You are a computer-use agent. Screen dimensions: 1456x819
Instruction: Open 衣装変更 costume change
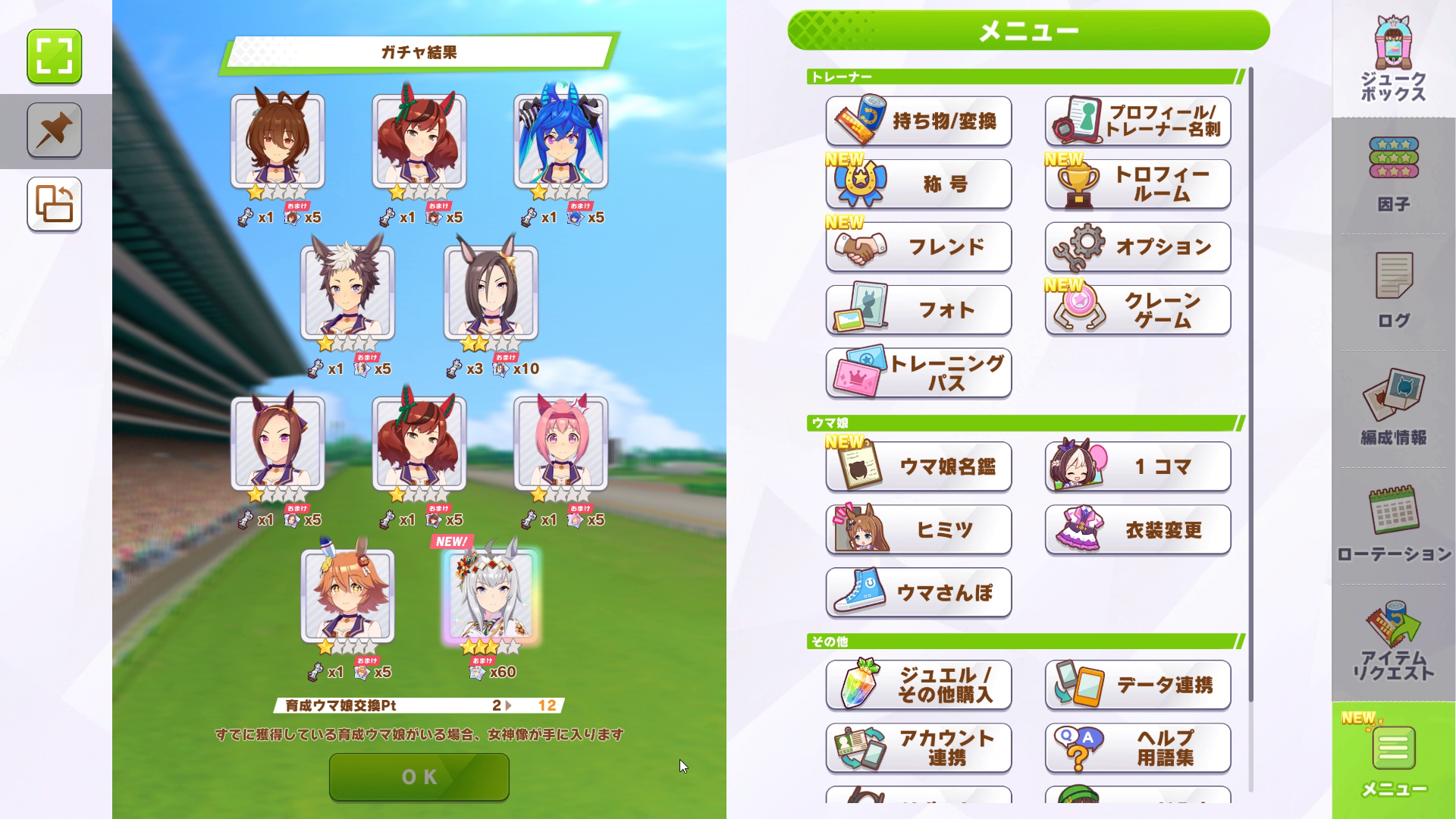point(1137,530)
